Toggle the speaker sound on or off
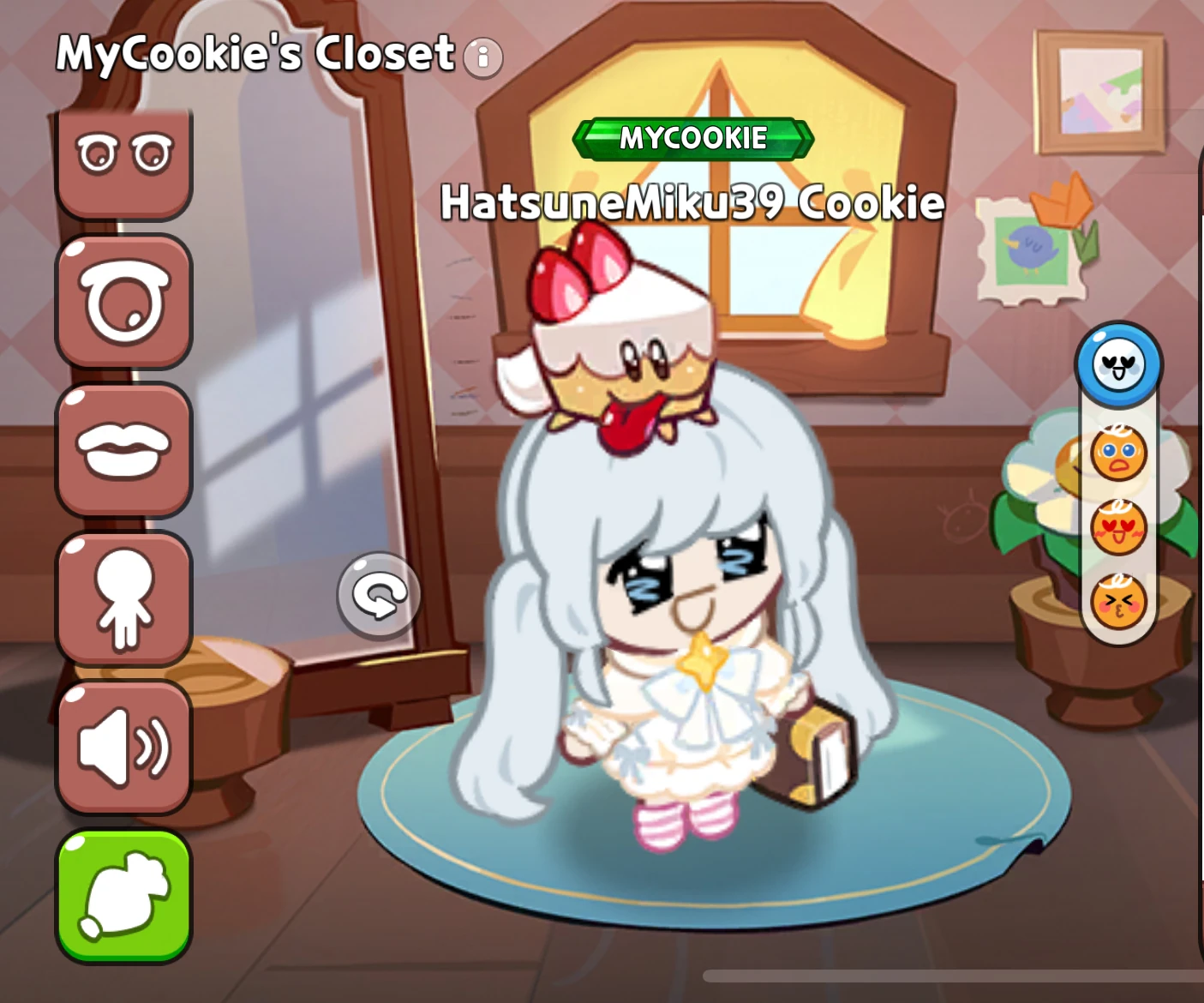The width and height of the screenshot is (1204, 1003). click(123, 744)
